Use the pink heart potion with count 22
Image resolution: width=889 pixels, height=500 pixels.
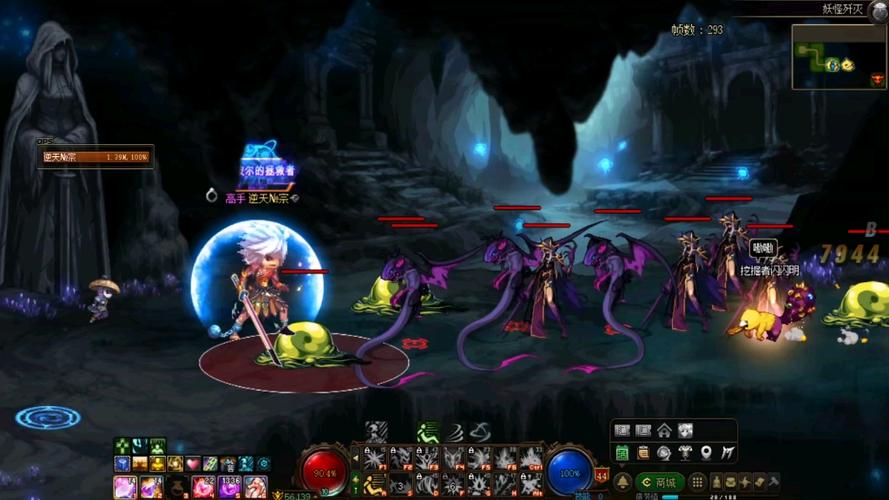[x=203, y=487]
